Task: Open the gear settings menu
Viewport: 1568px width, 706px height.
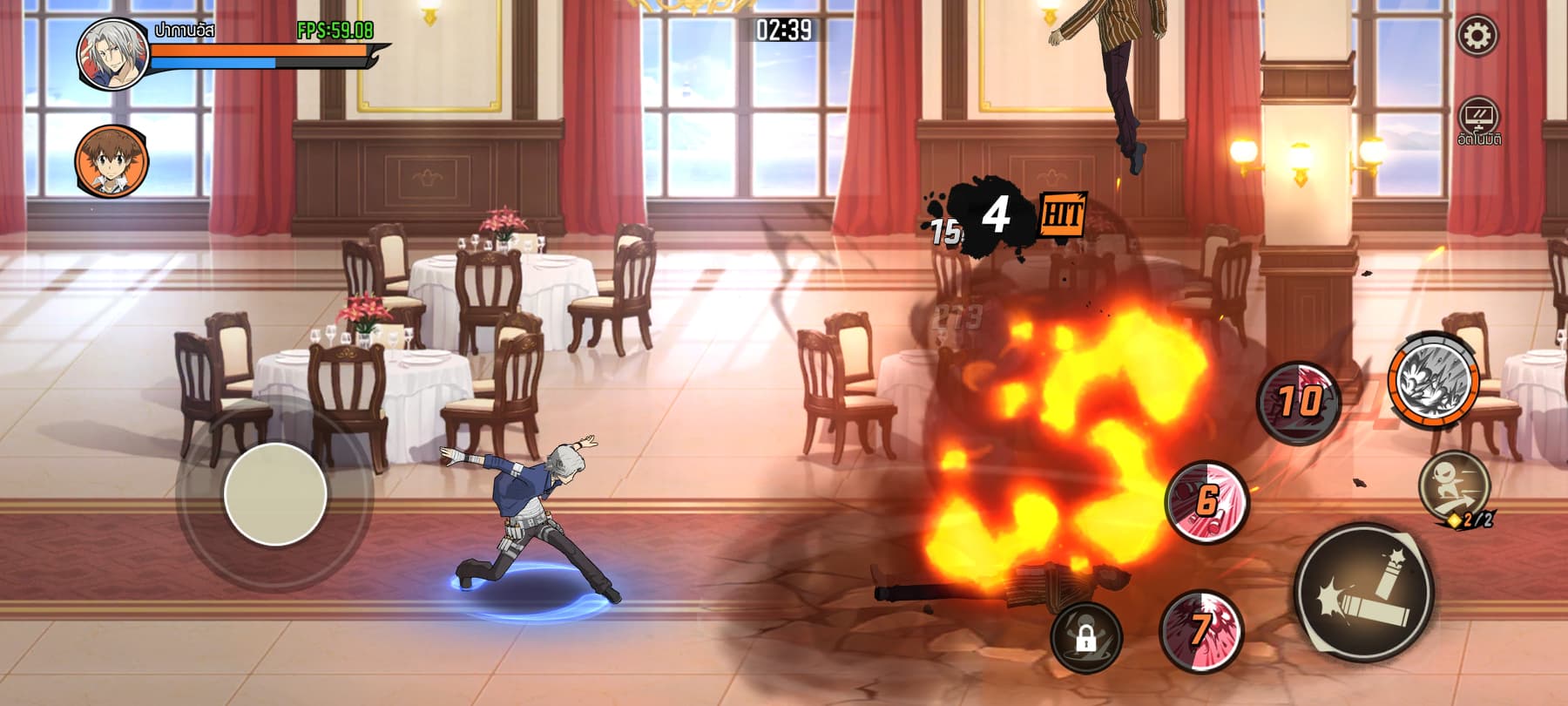Action: (x=1477, y=37)
